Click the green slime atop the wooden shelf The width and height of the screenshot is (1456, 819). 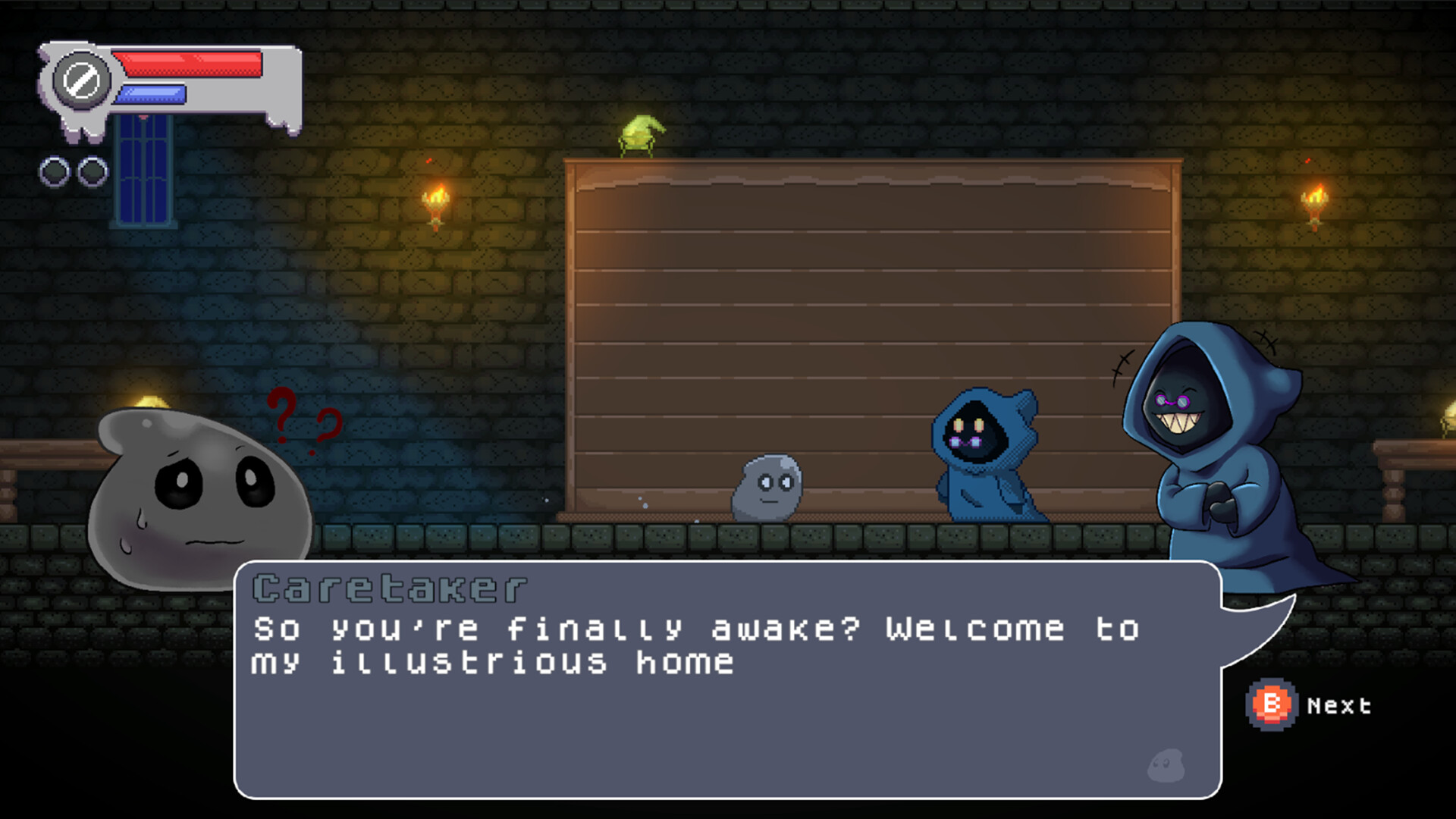coord(641,133)
